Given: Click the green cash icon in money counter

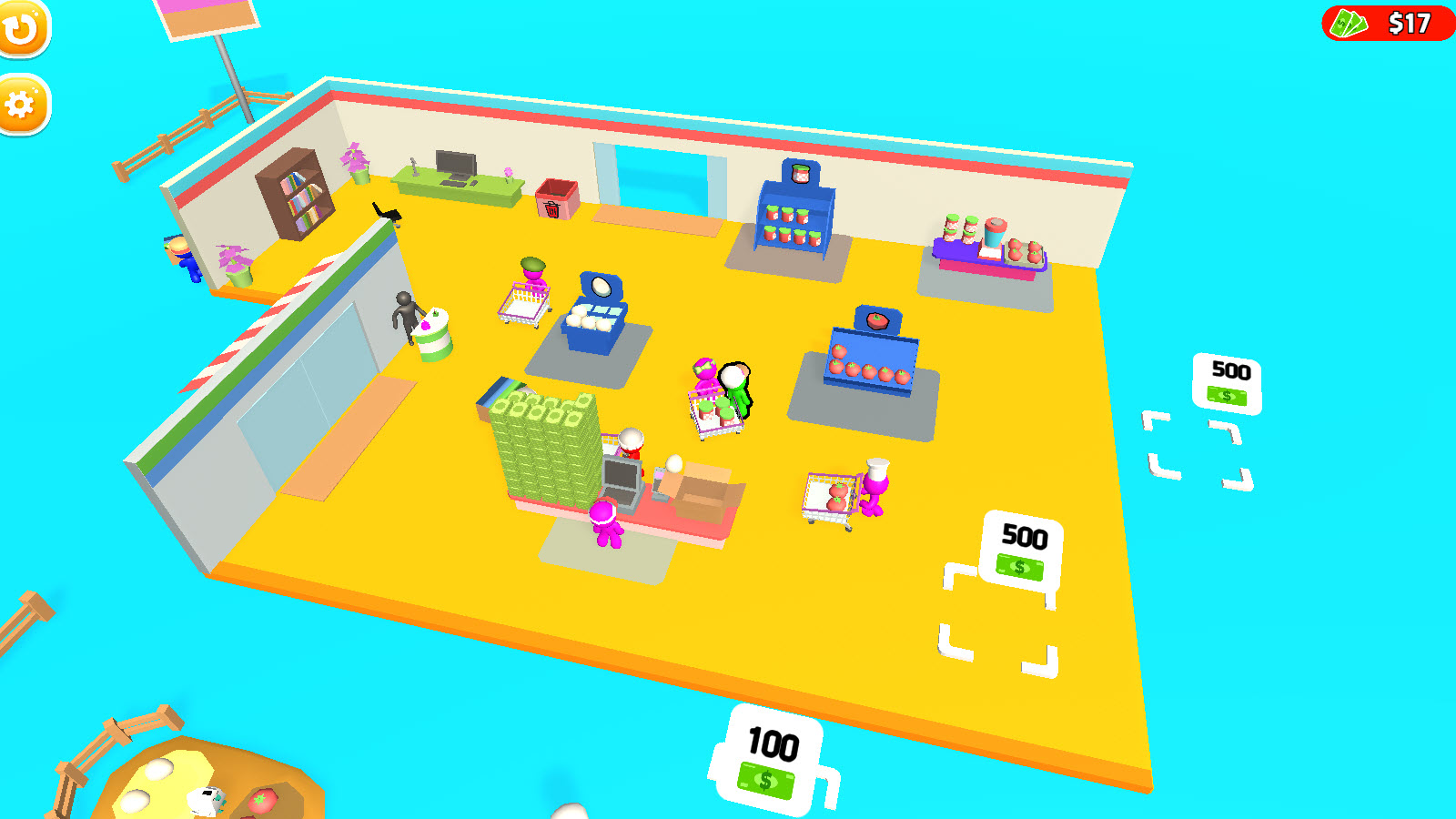Looking at the screenshot, I should tap(1349, 25).
